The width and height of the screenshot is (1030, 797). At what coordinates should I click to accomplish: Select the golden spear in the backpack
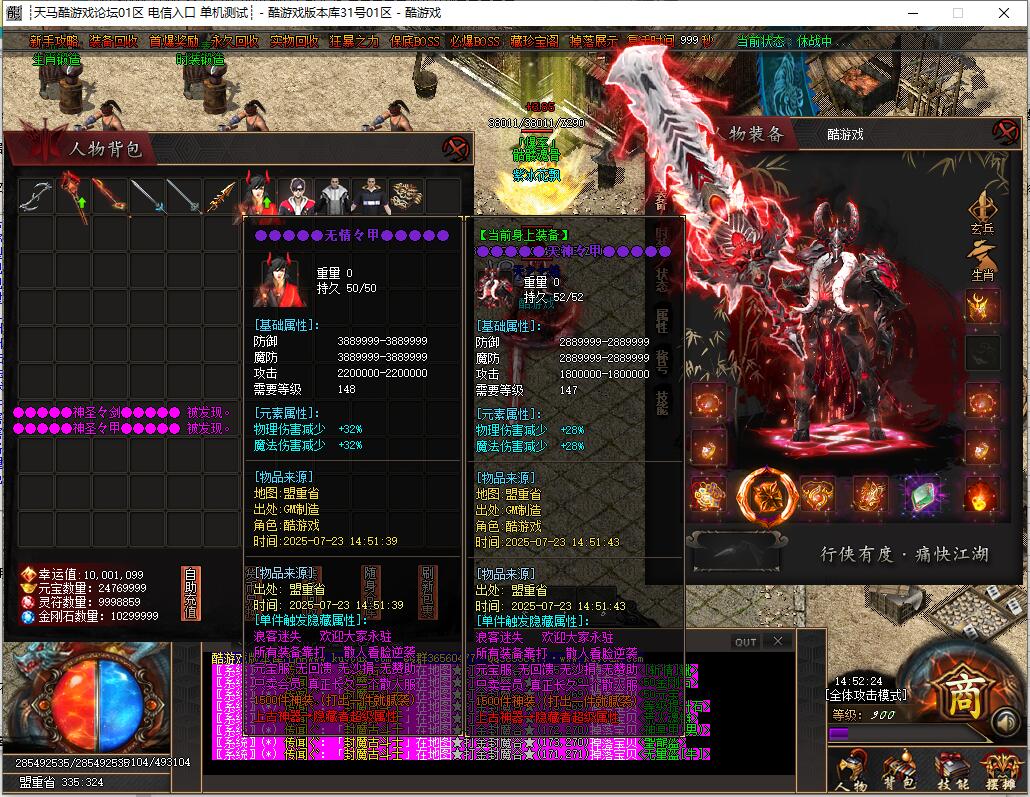click(221, 195)
